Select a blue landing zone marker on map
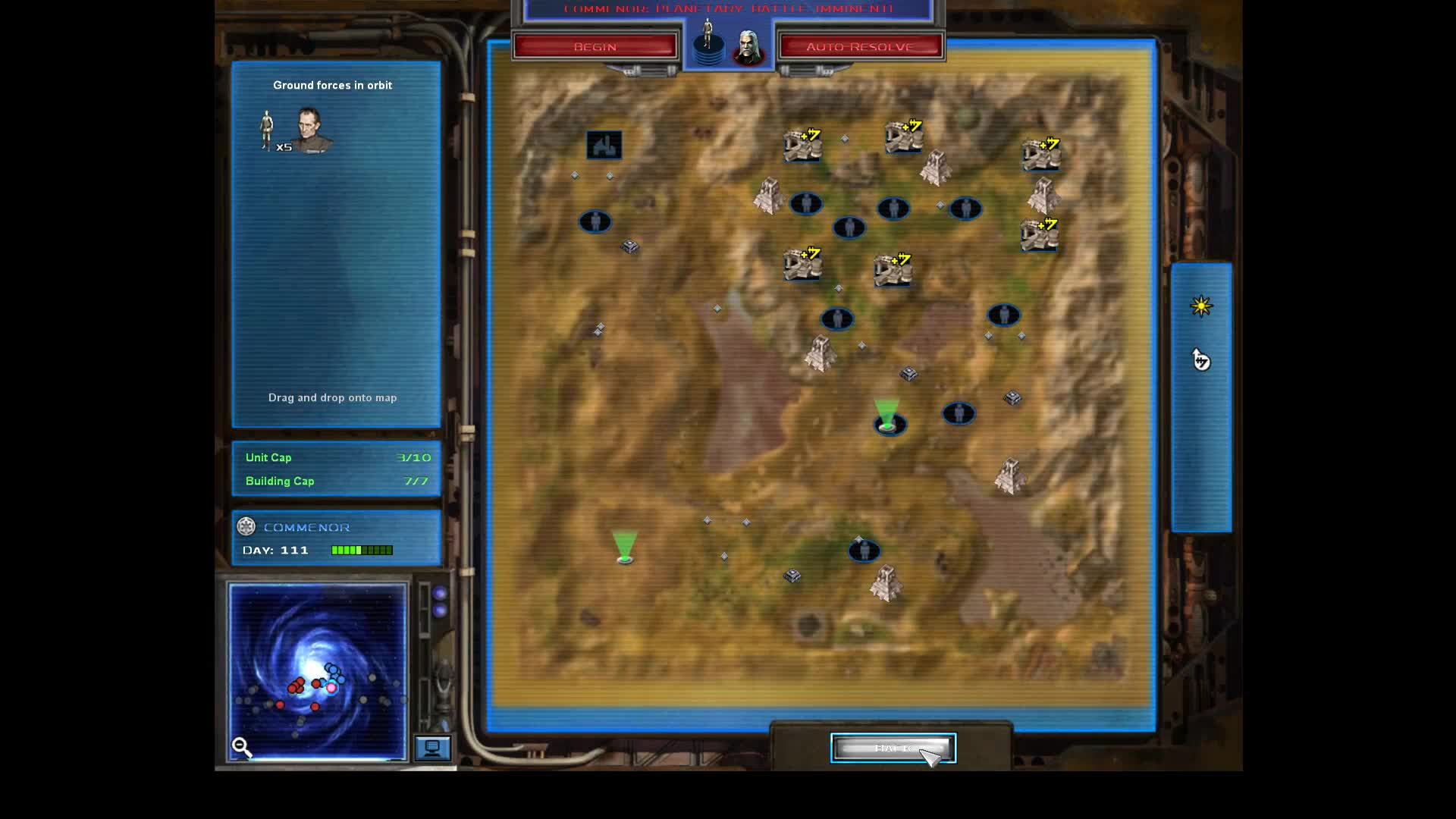The height and width of the screenshot is (819, 1456). (806, 205)
